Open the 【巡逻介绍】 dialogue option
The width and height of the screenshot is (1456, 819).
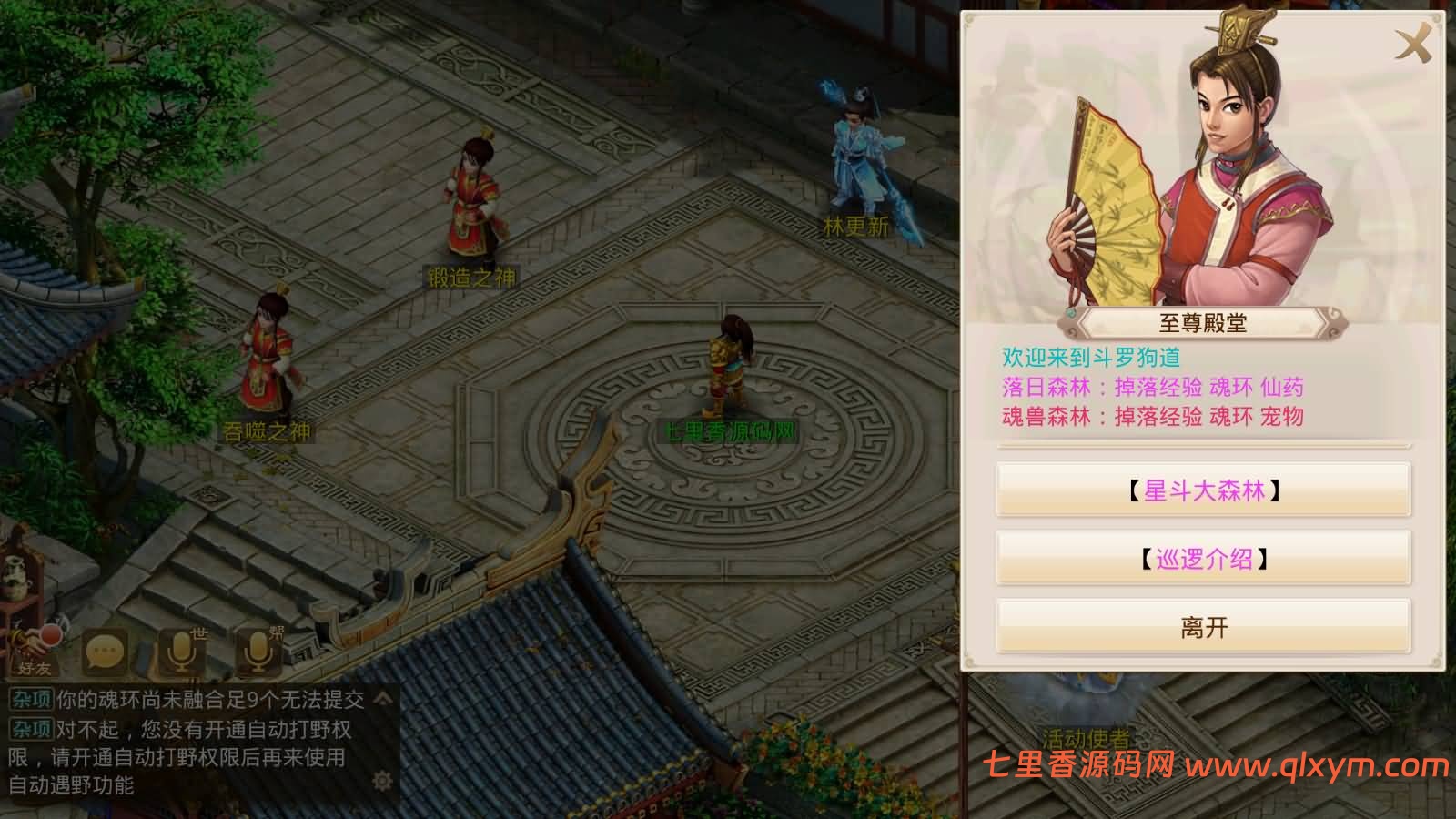pos(1203,559)
